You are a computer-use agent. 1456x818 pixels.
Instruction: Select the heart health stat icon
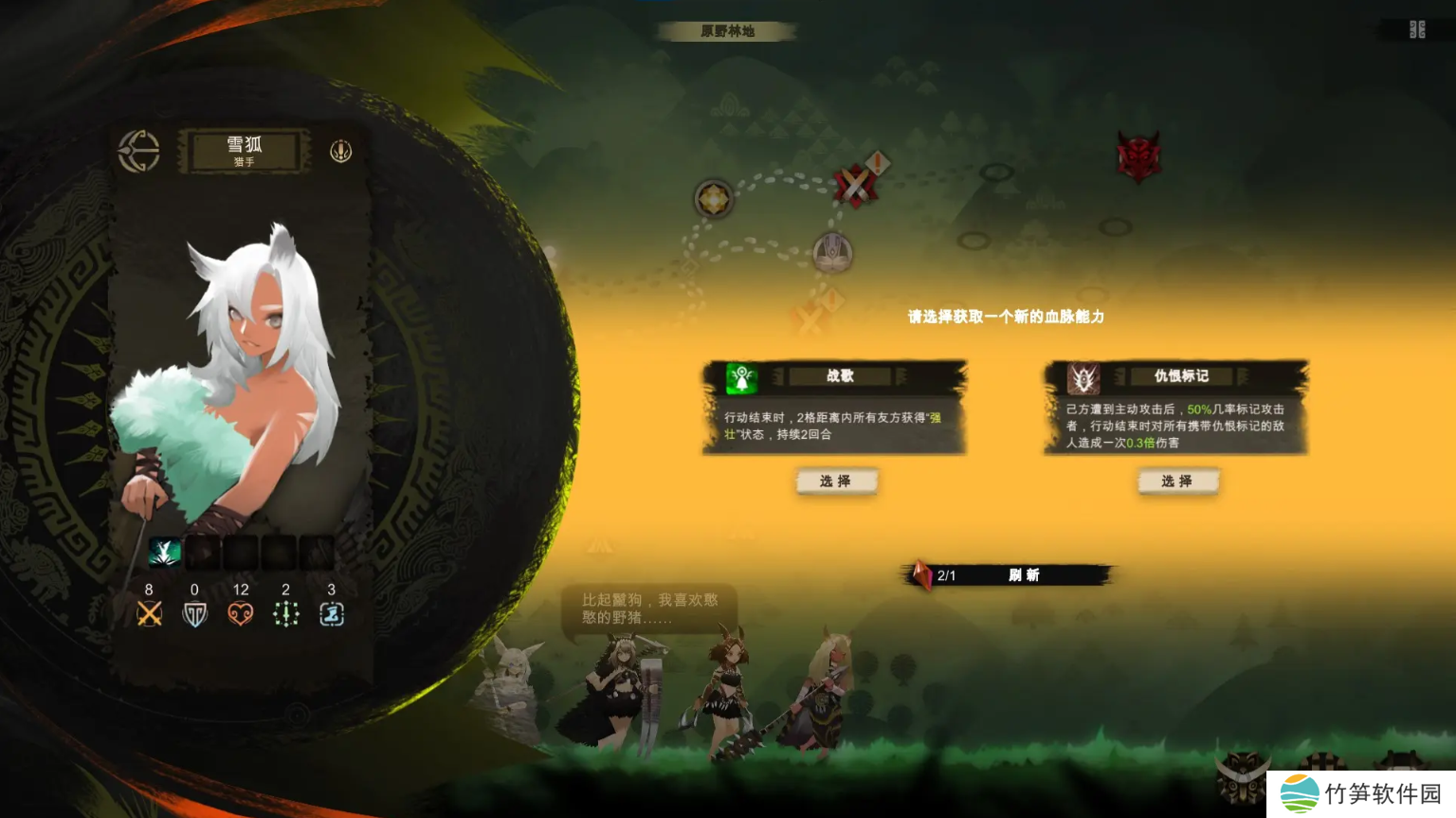(241, 614)
